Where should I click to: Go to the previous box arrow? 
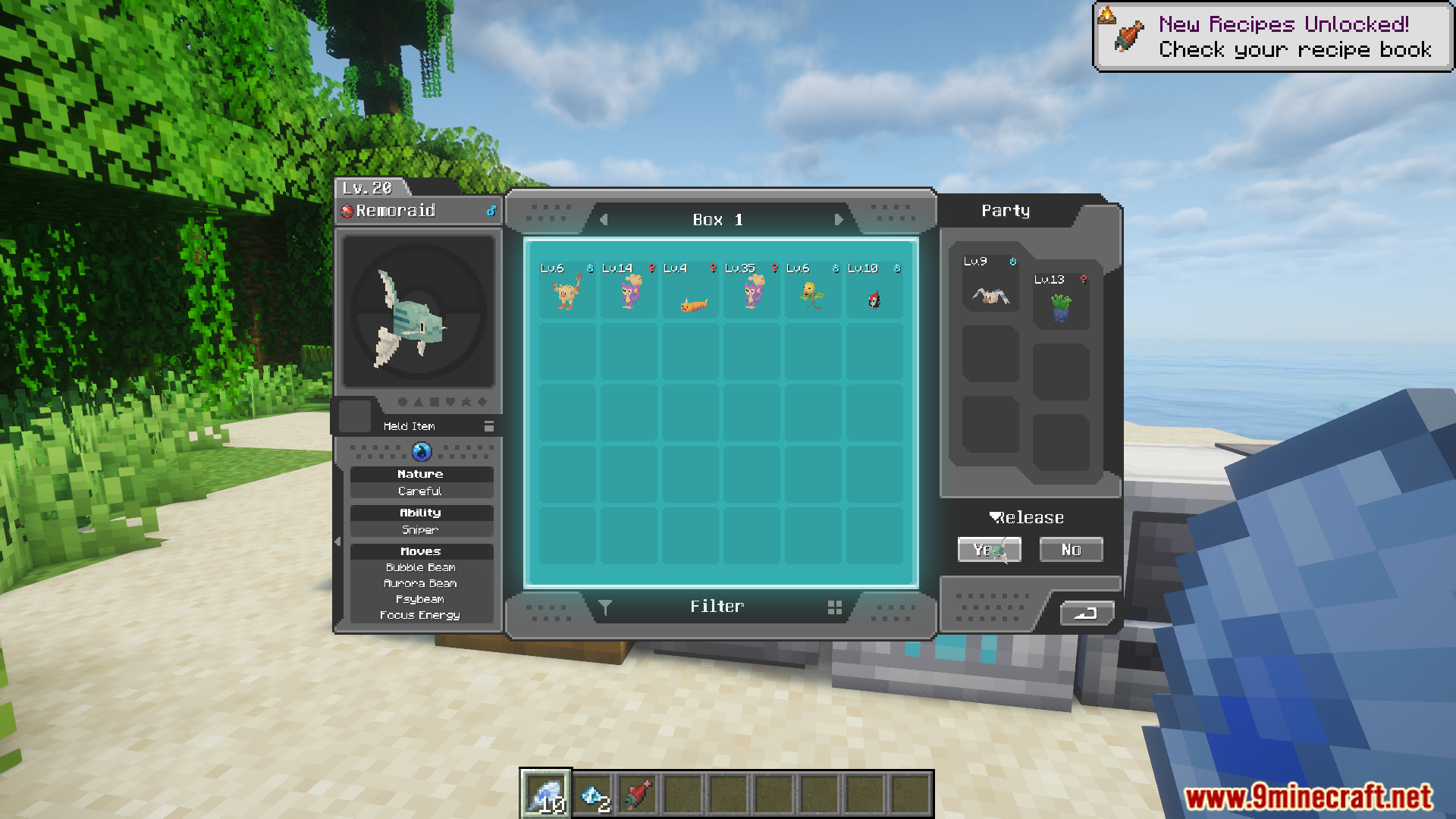pyautogui.click(x=604, y=220)
